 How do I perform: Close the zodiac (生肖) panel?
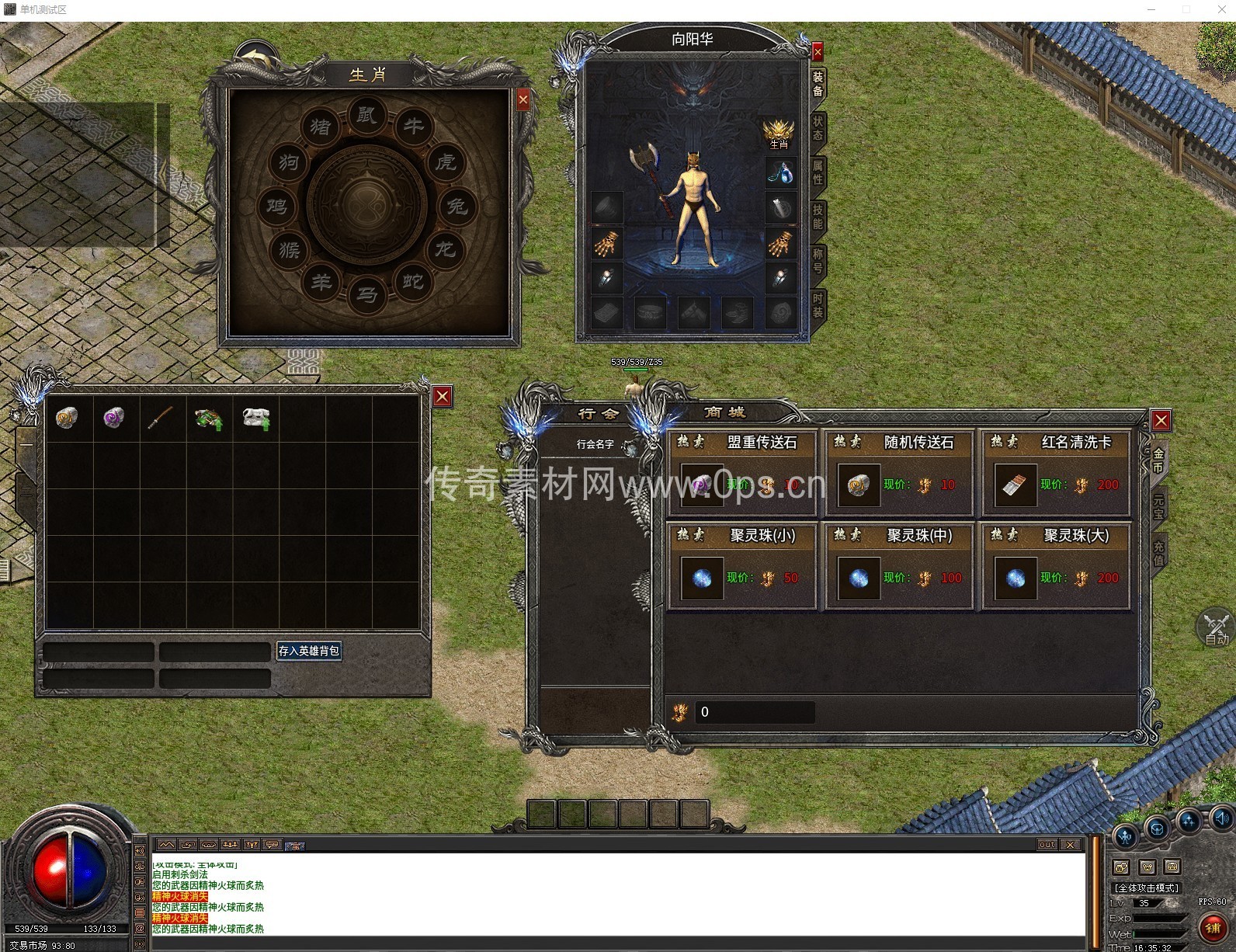click(523, 99)
